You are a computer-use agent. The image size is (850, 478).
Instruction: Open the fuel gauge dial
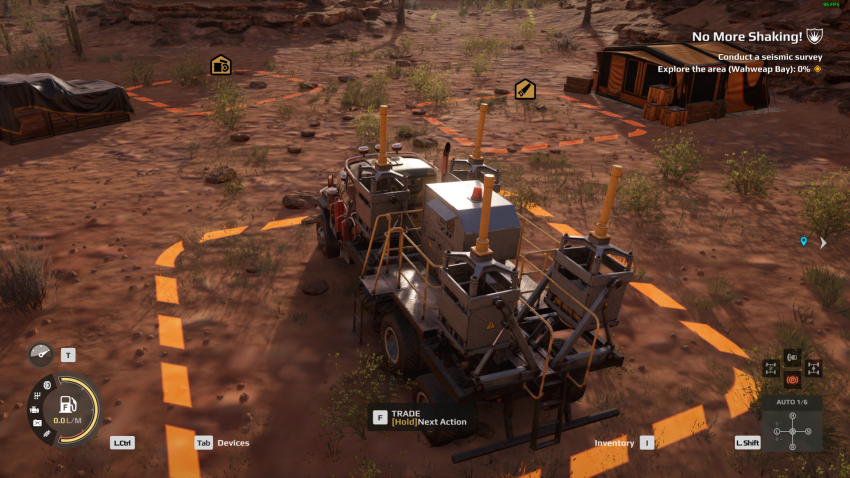[x=69, y=408]
